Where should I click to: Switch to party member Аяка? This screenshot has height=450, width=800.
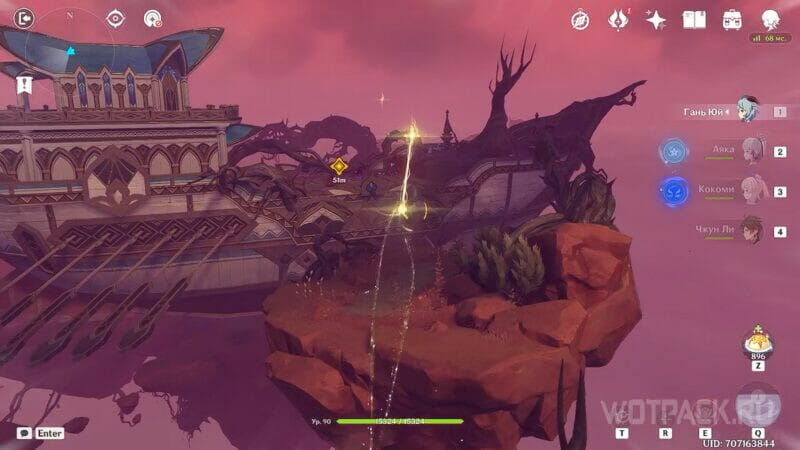pos(750,150)
